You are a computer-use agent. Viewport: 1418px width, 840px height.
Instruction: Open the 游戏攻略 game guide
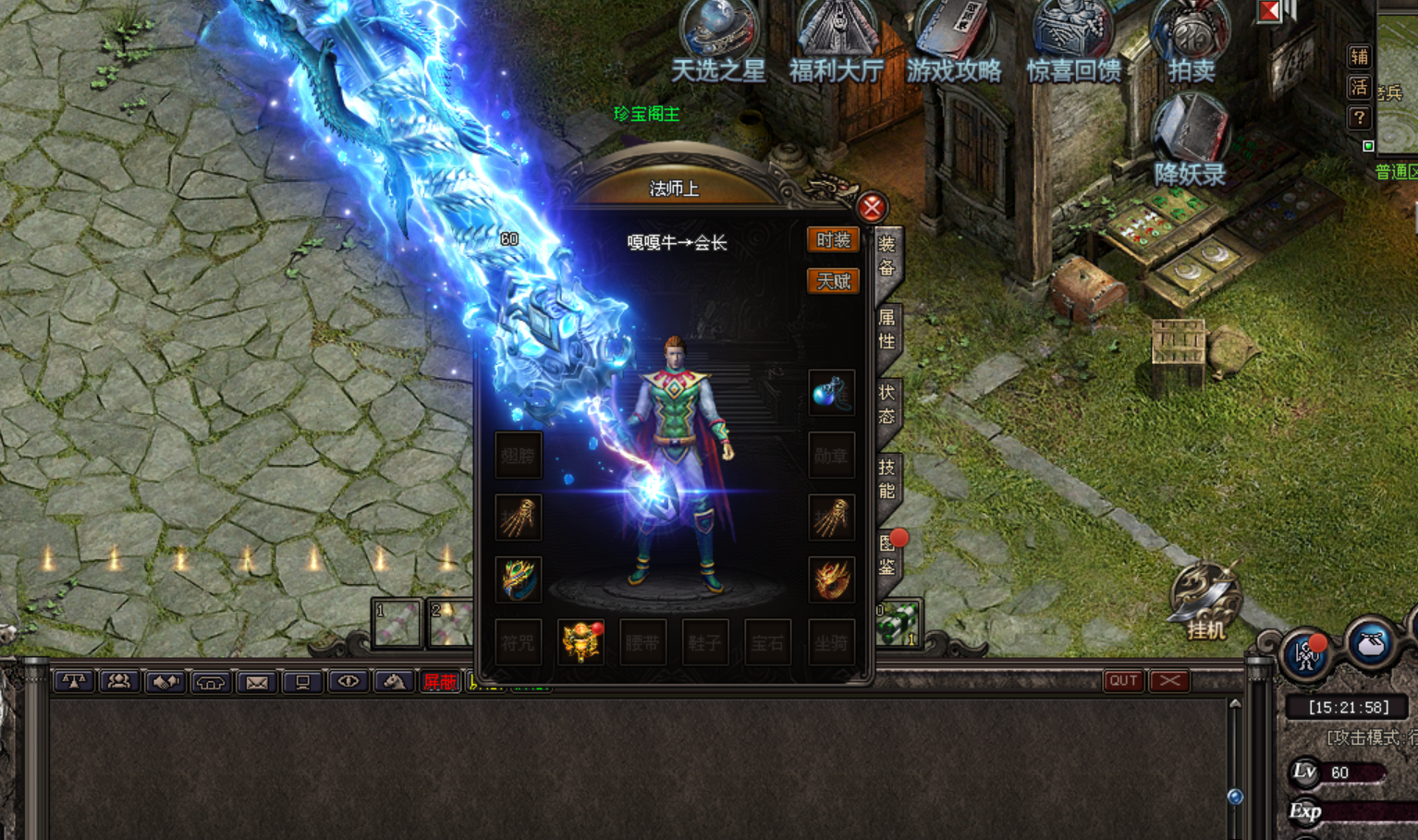click(954, 42)
